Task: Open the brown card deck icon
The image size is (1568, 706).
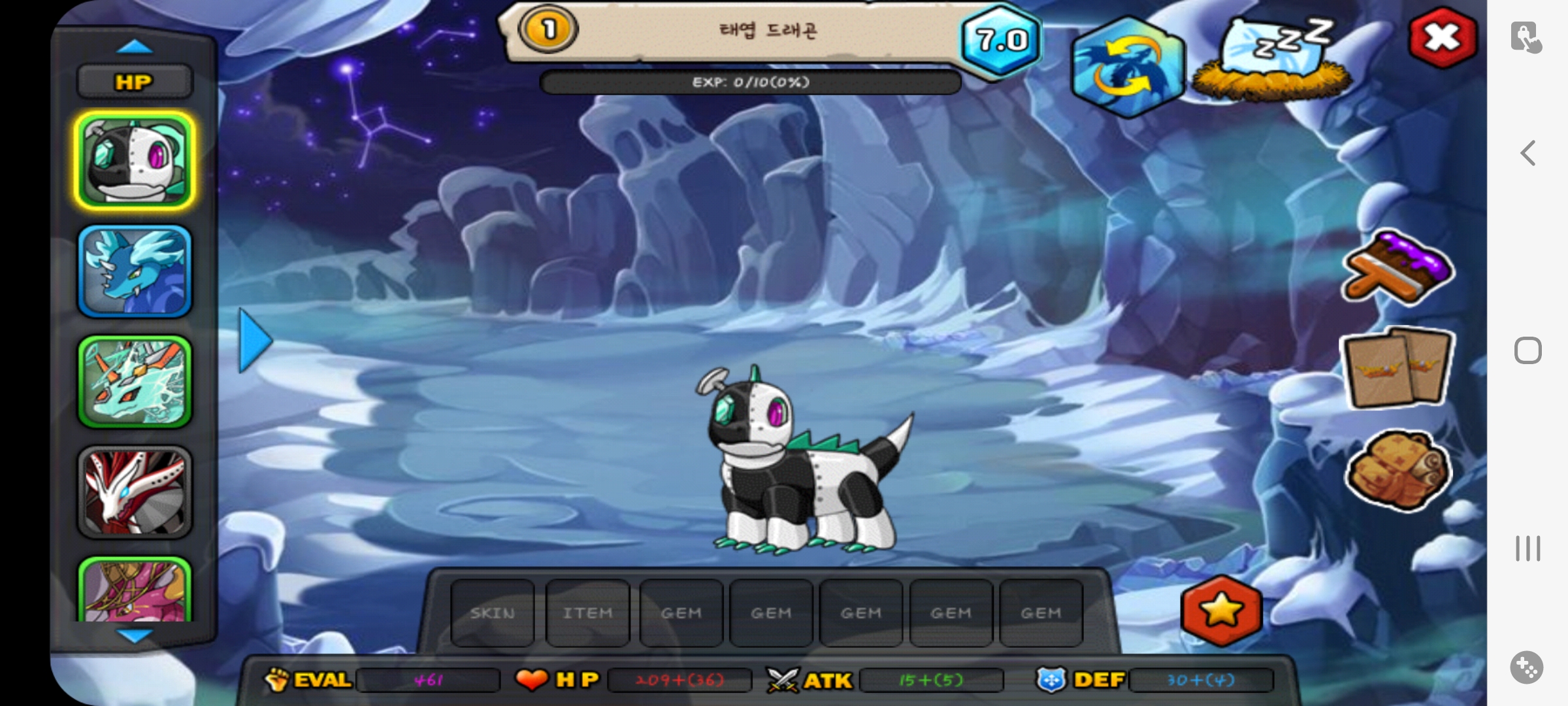Action: (1397, 368)
